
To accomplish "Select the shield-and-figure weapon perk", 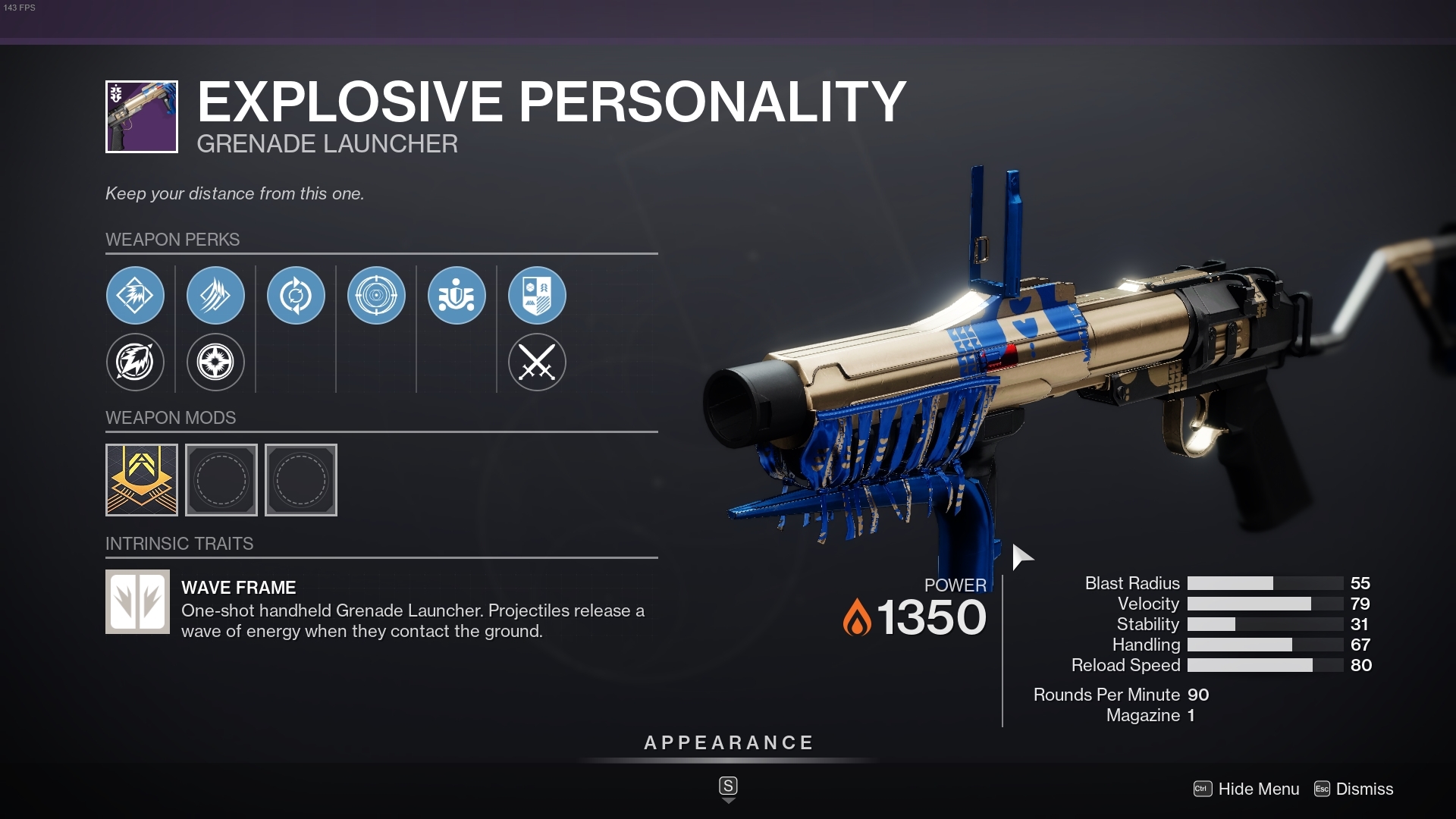I will (x=457, y=296).
